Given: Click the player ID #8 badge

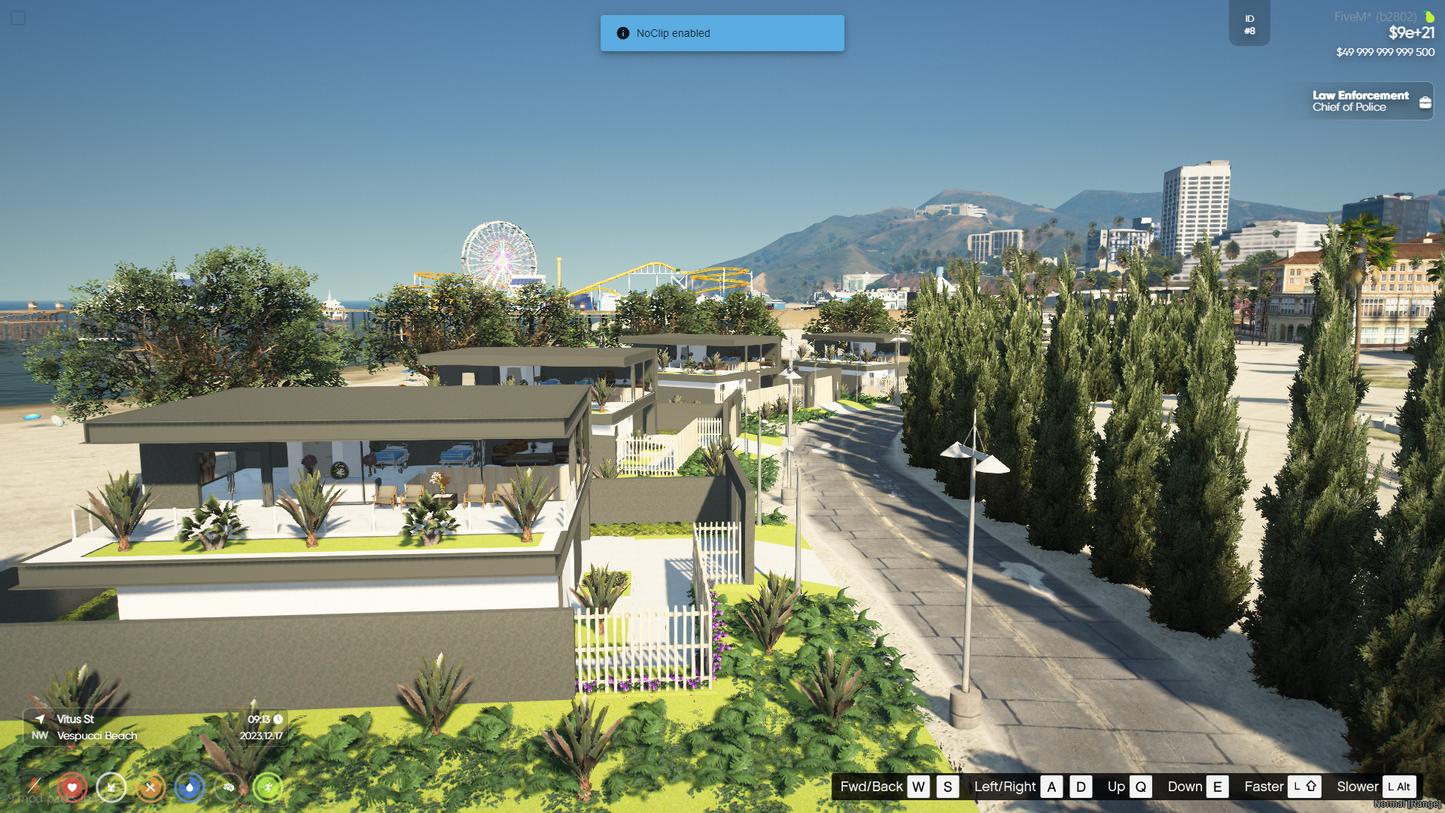Looking at the screenshot, I should (x=1249, y=24).
